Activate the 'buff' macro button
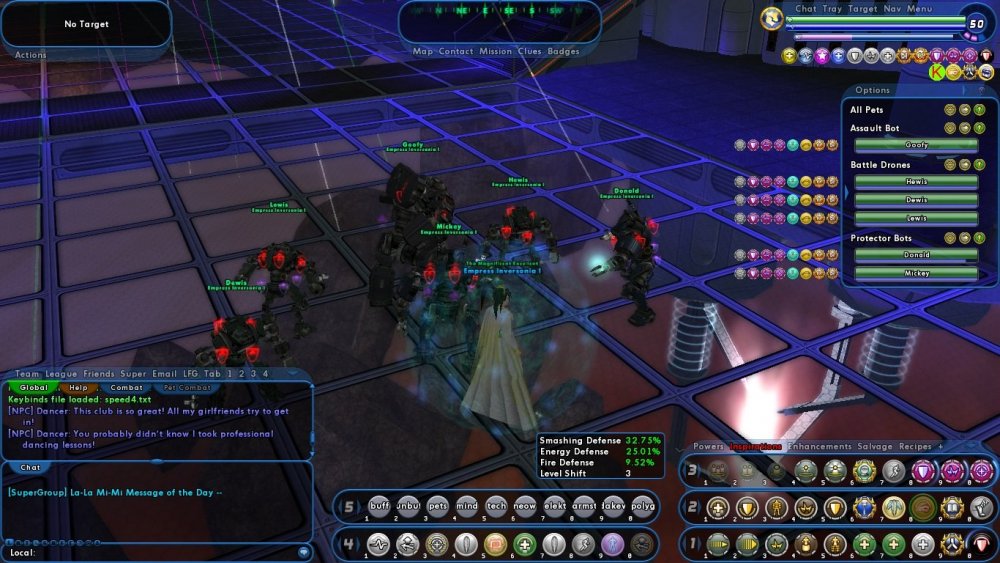This screenshot has width=1000, height=563. [379, 507]
